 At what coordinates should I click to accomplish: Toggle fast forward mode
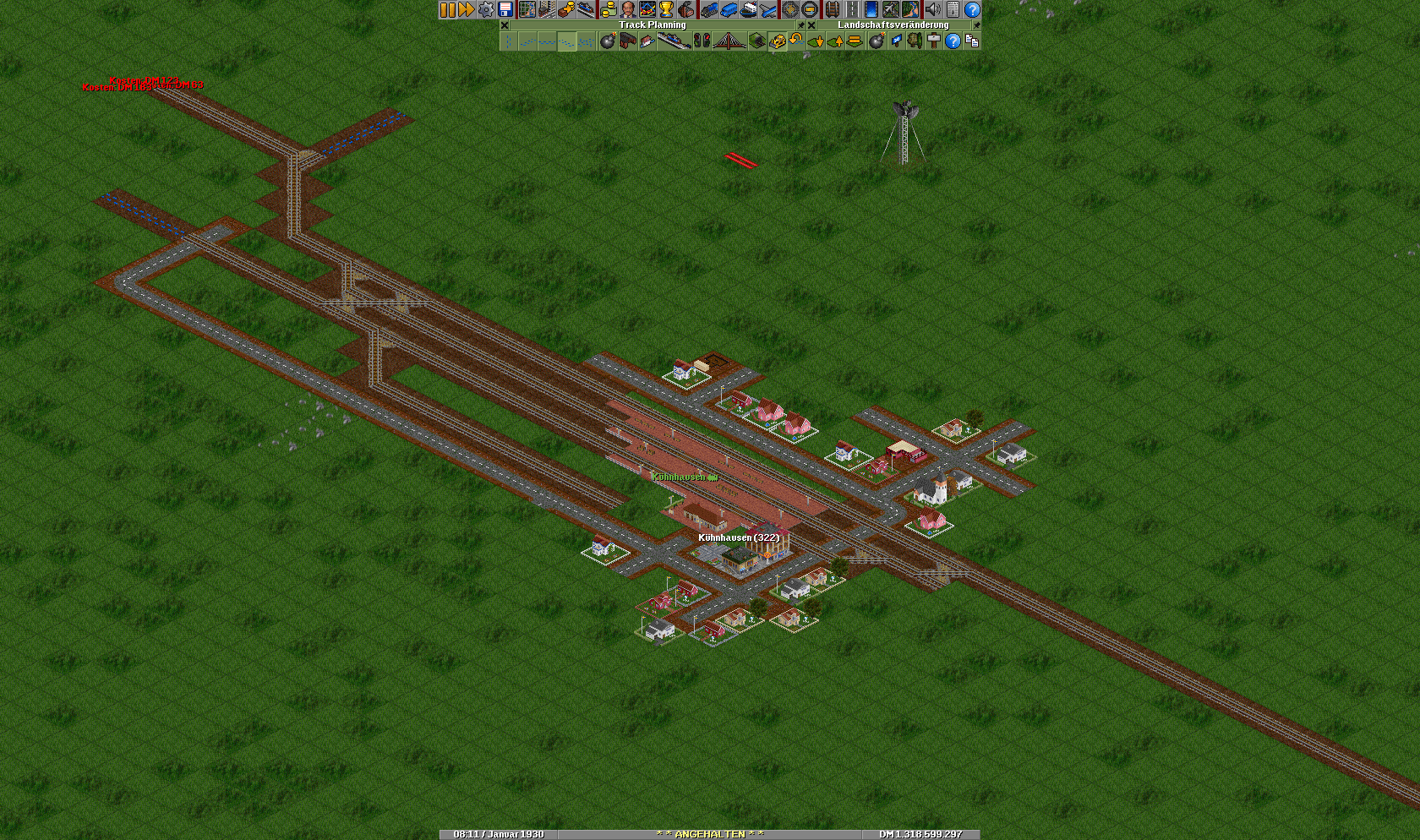click(x=466, y=9)
